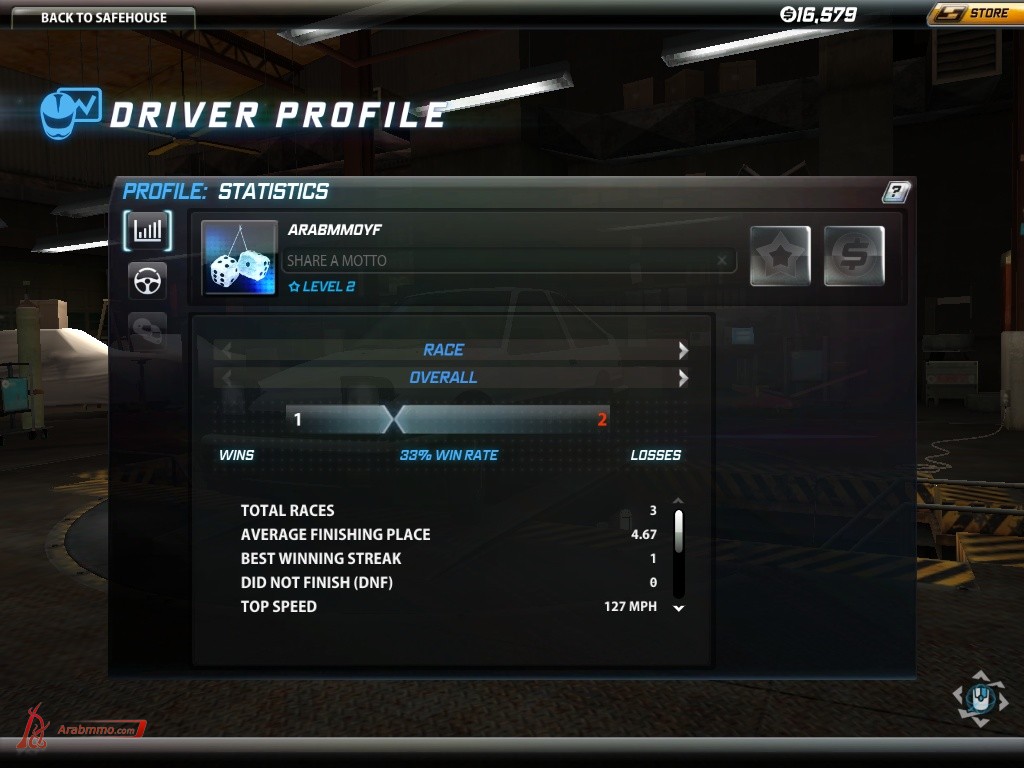Advance the Race category with right arrow
The image size is (1024, 768).
point(683,350)
